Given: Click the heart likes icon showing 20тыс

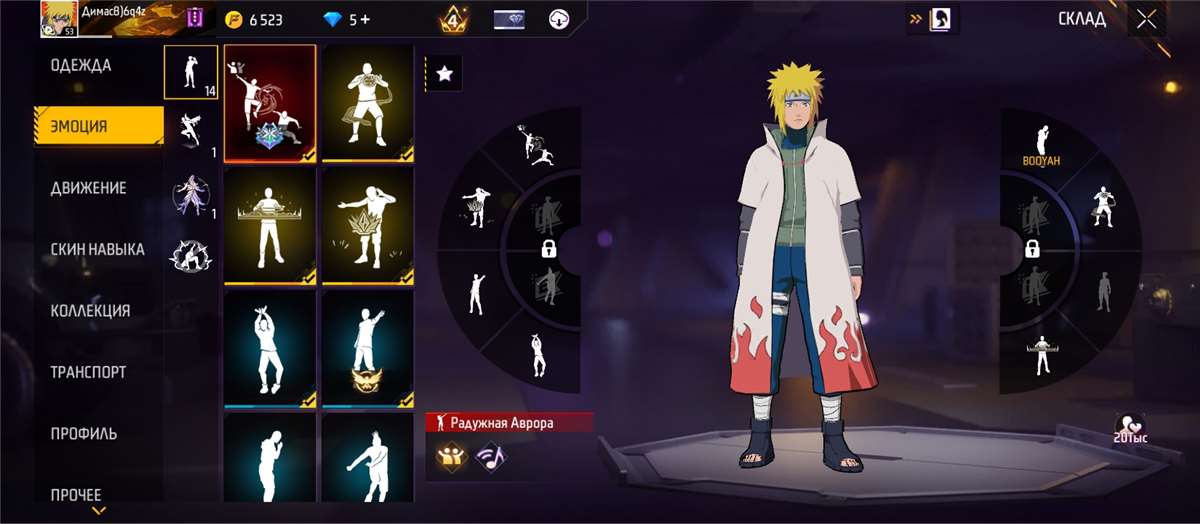Looking at the screenshot, I should click(1129, 427).
